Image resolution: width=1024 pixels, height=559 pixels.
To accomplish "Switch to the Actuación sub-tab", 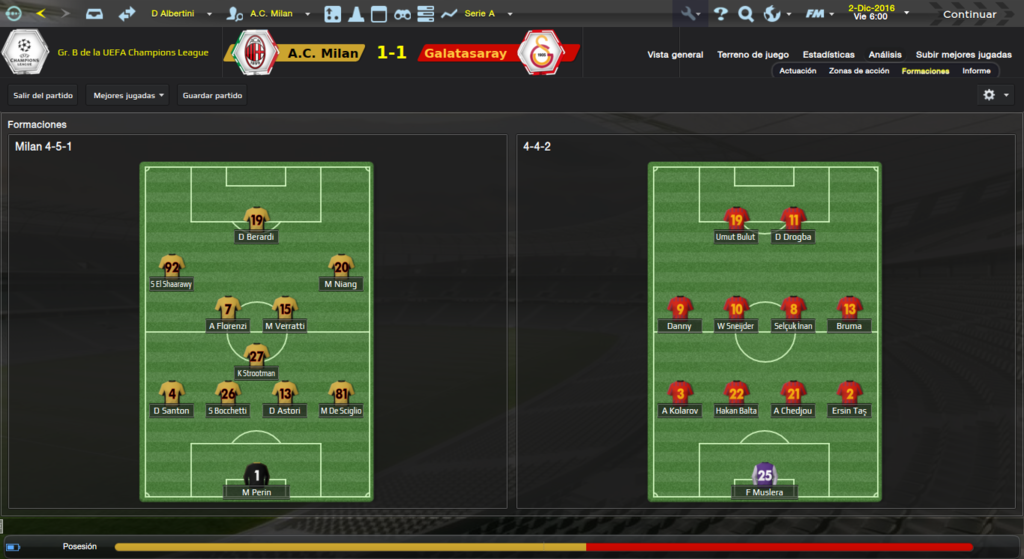I will [797, 71].
